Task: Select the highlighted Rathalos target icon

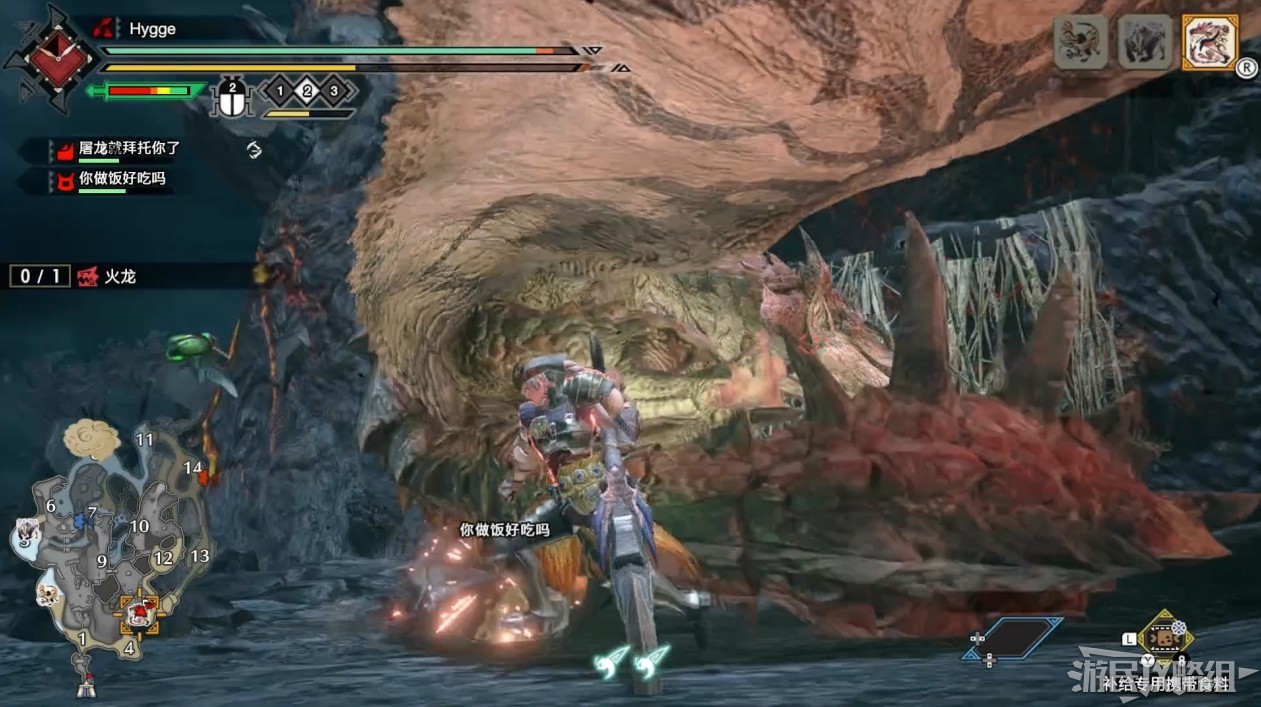Action: [1210, 42]
